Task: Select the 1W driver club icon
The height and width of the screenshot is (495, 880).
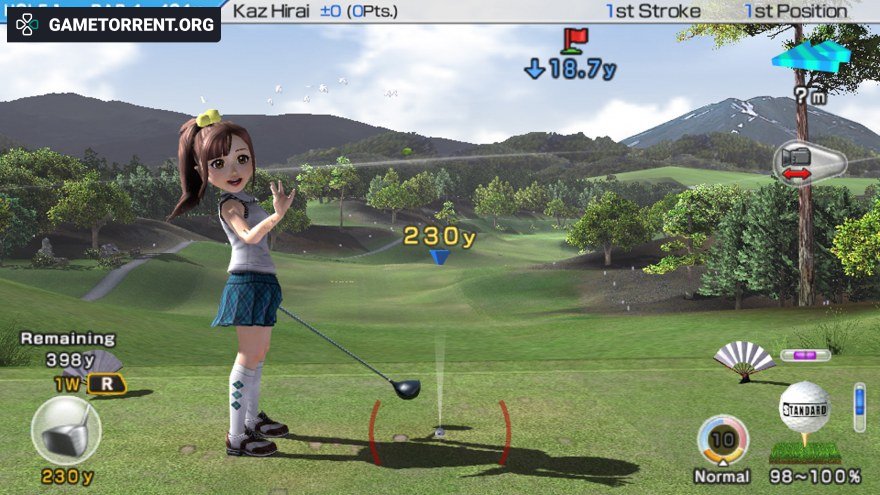Action: tap(66, 430)
